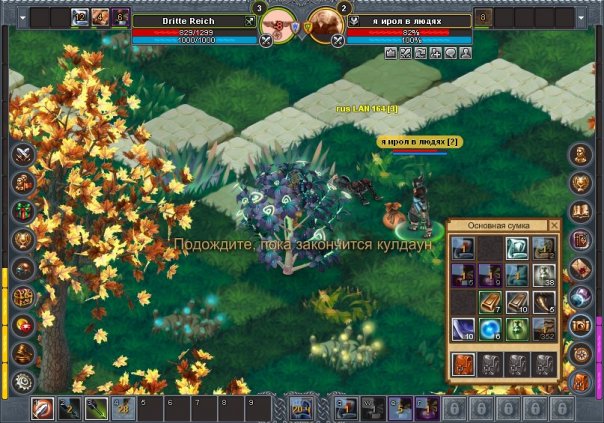
Task: Open the book icon on right sidebar
Action: 581,212
